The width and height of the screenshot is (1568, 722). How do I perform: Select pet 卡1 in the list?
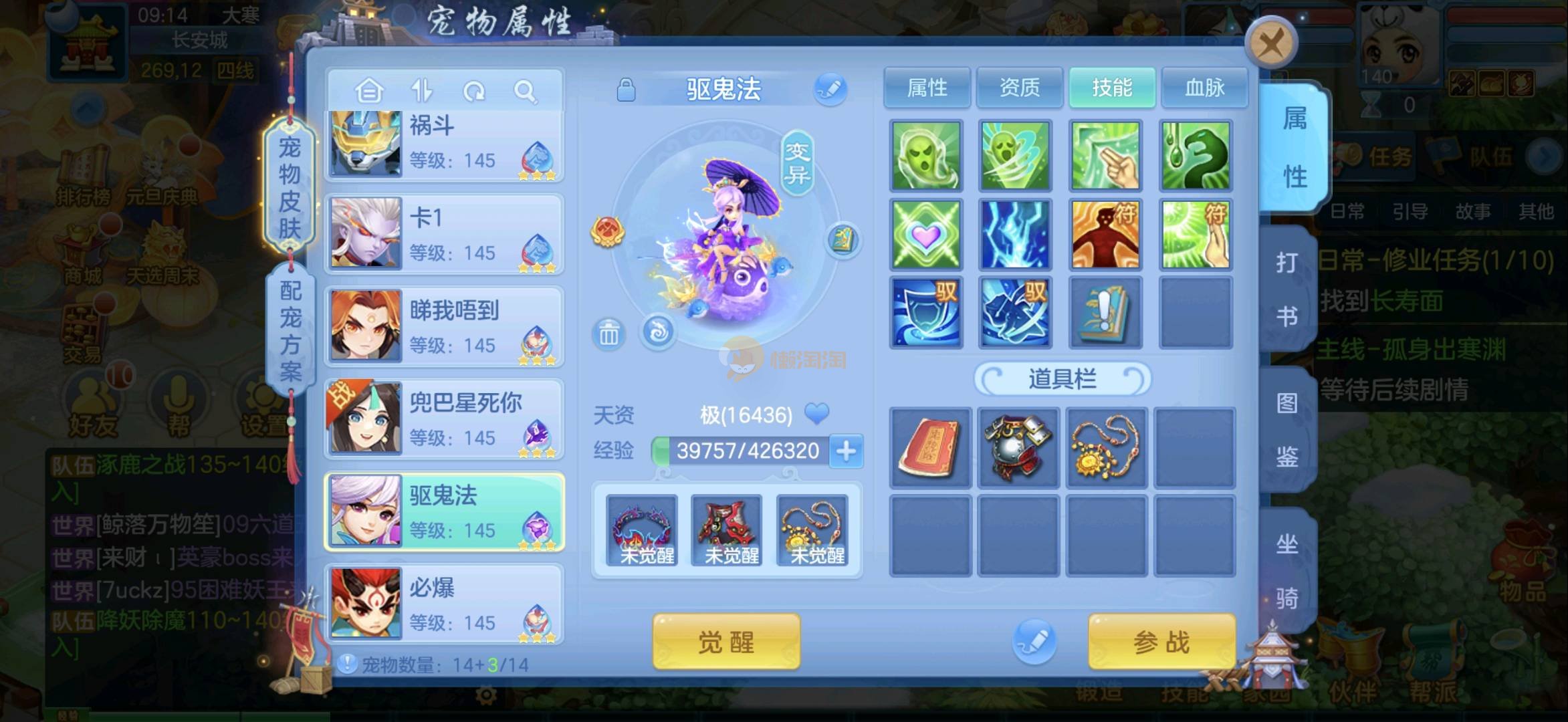[x=445, y=234]
